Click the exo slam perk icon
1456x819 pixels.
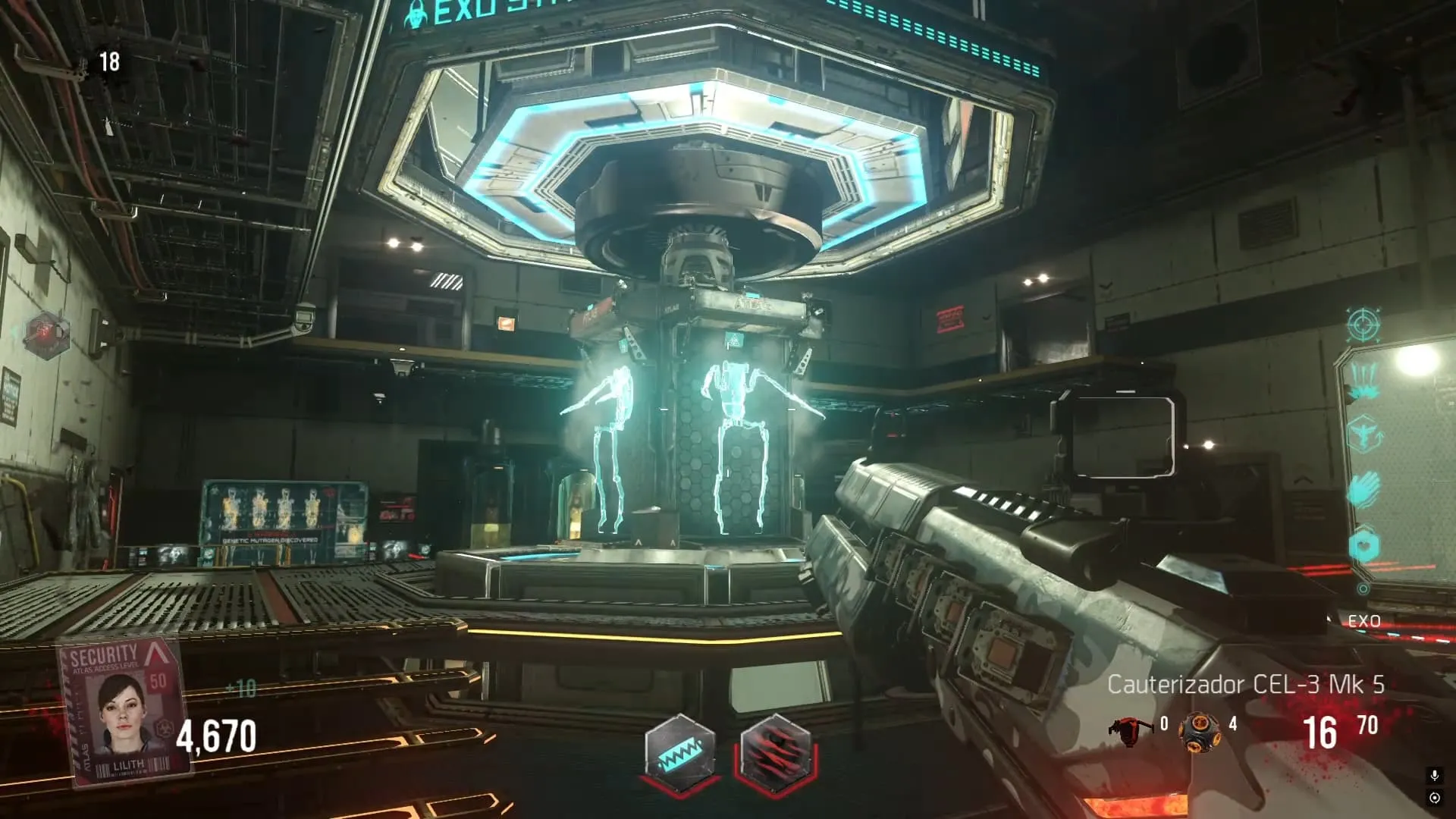click(x=1363, y=379)
